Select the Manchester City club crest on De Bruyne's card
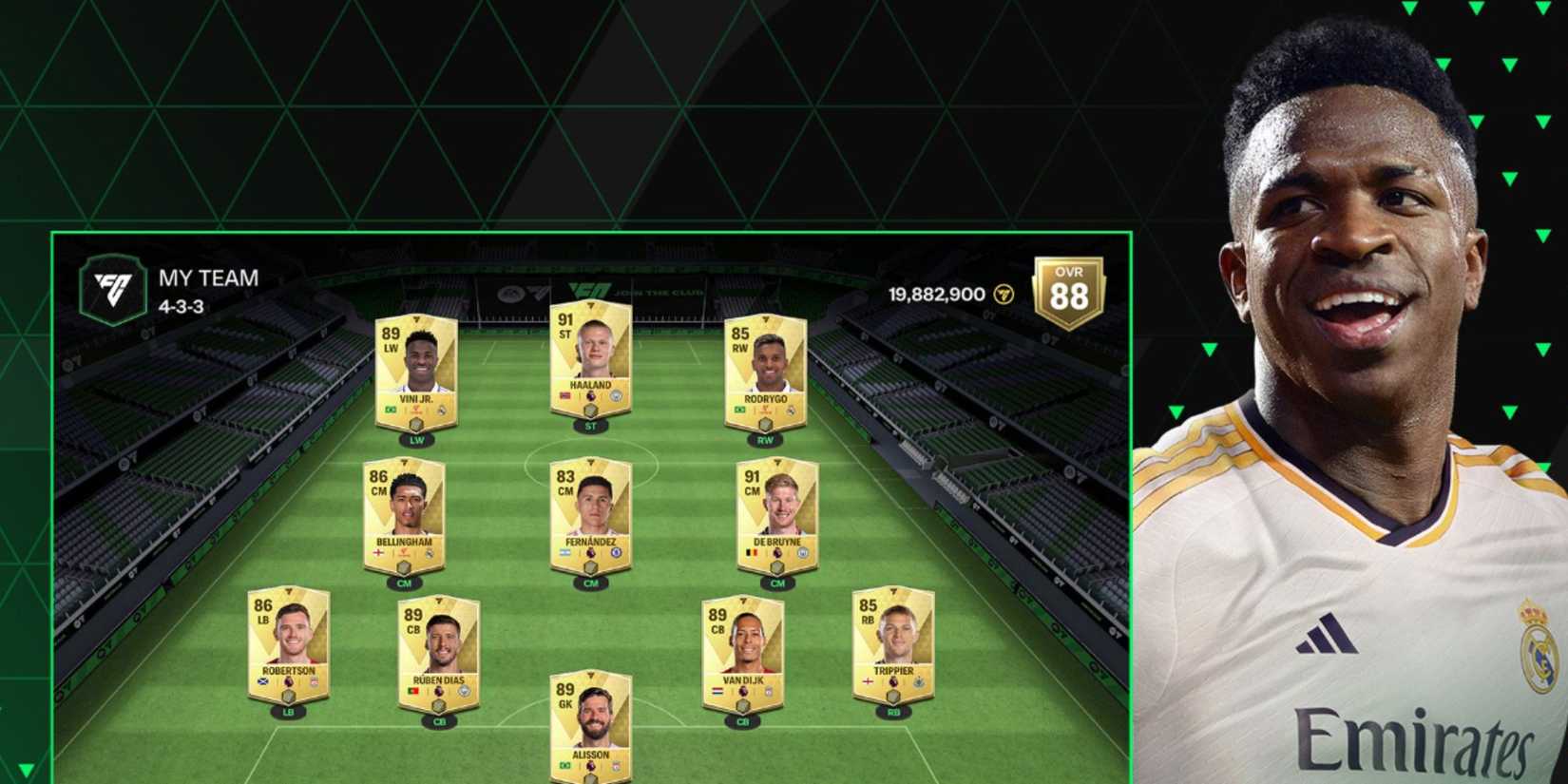The height and width of the screenshot is (784, 1568). coord(803,552)
